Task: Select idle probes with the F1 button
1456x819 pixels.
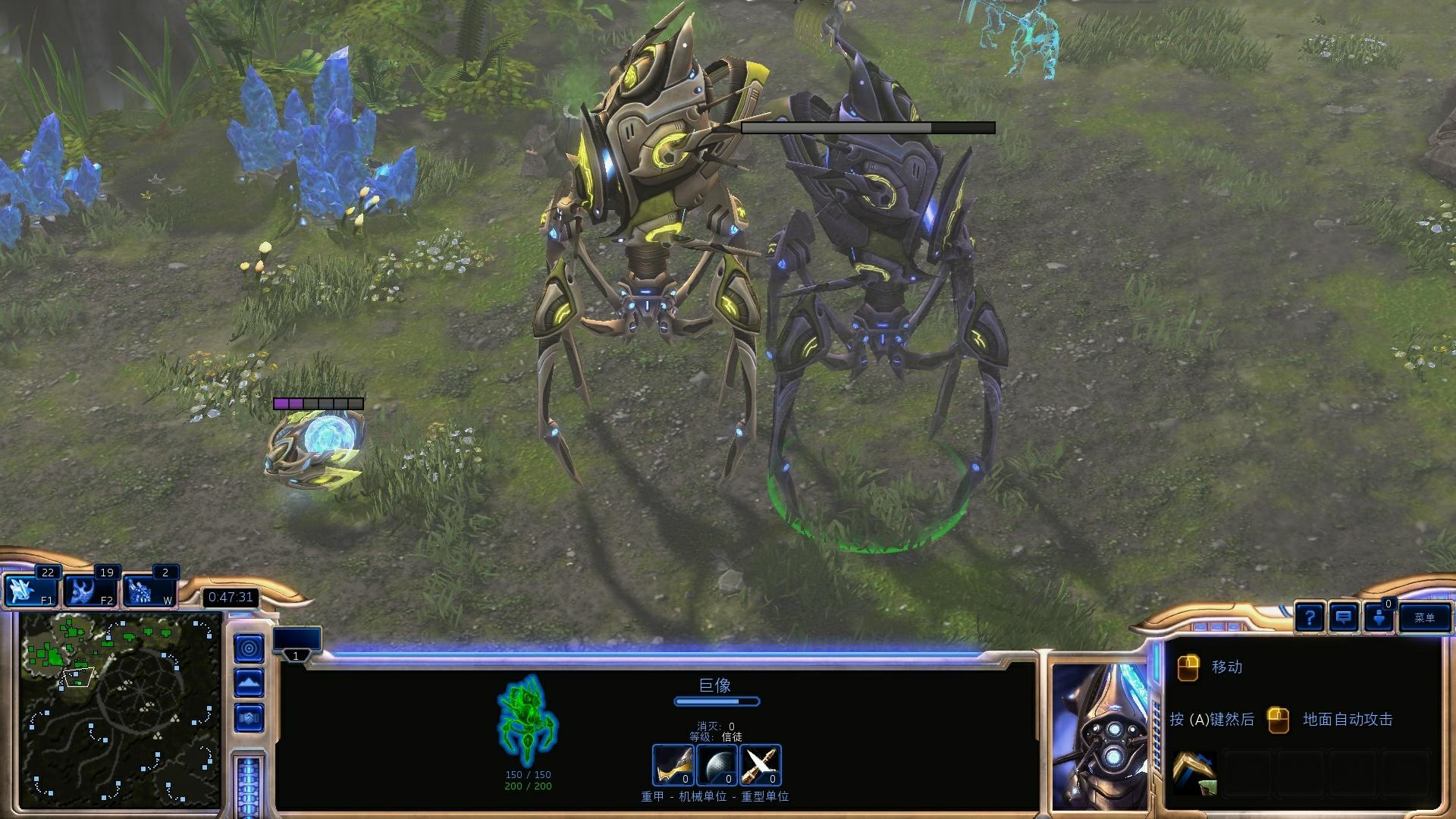Action: click(x=31, y=591)
